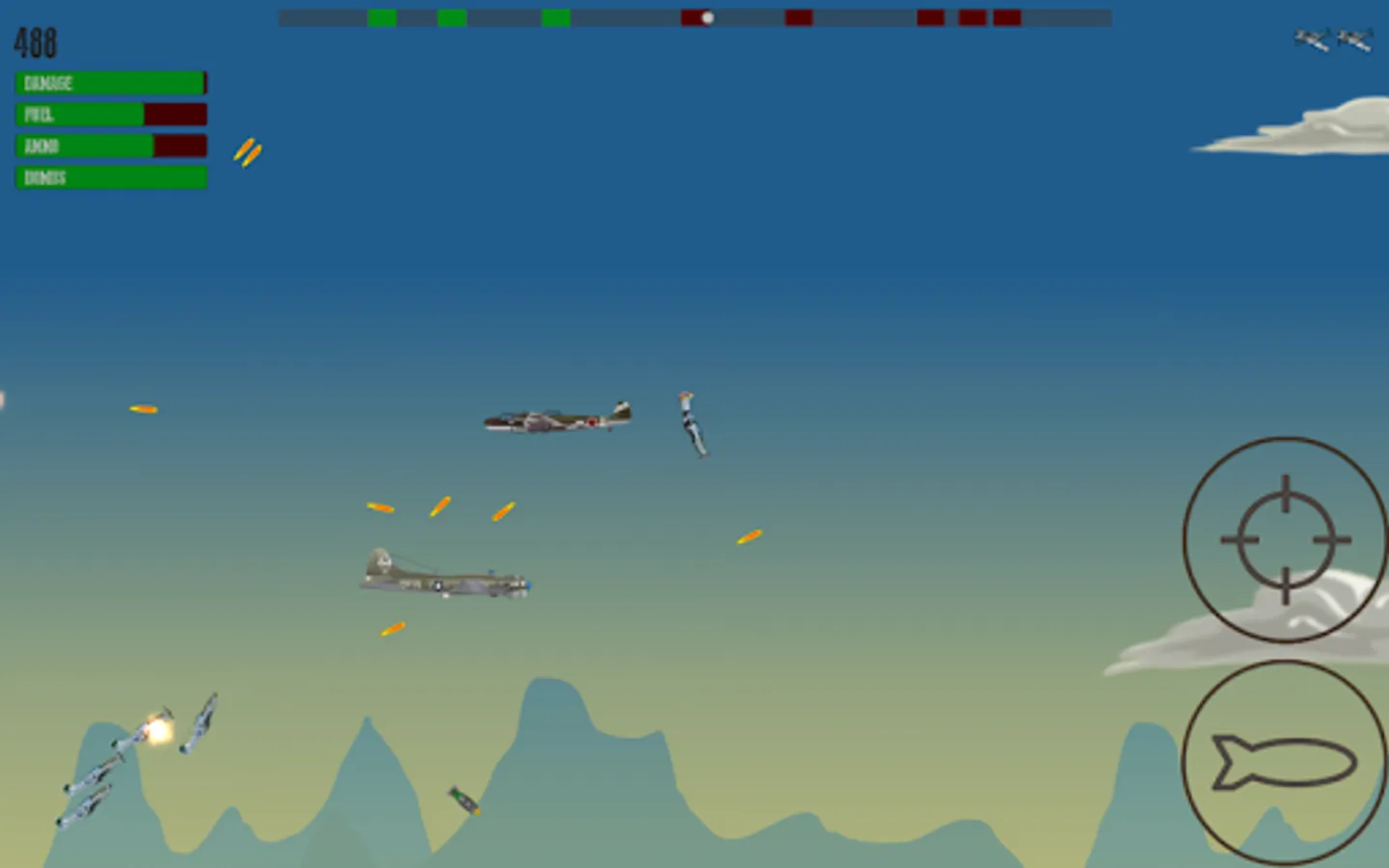Select the player's B-17 bomber plane

point(444,576)
